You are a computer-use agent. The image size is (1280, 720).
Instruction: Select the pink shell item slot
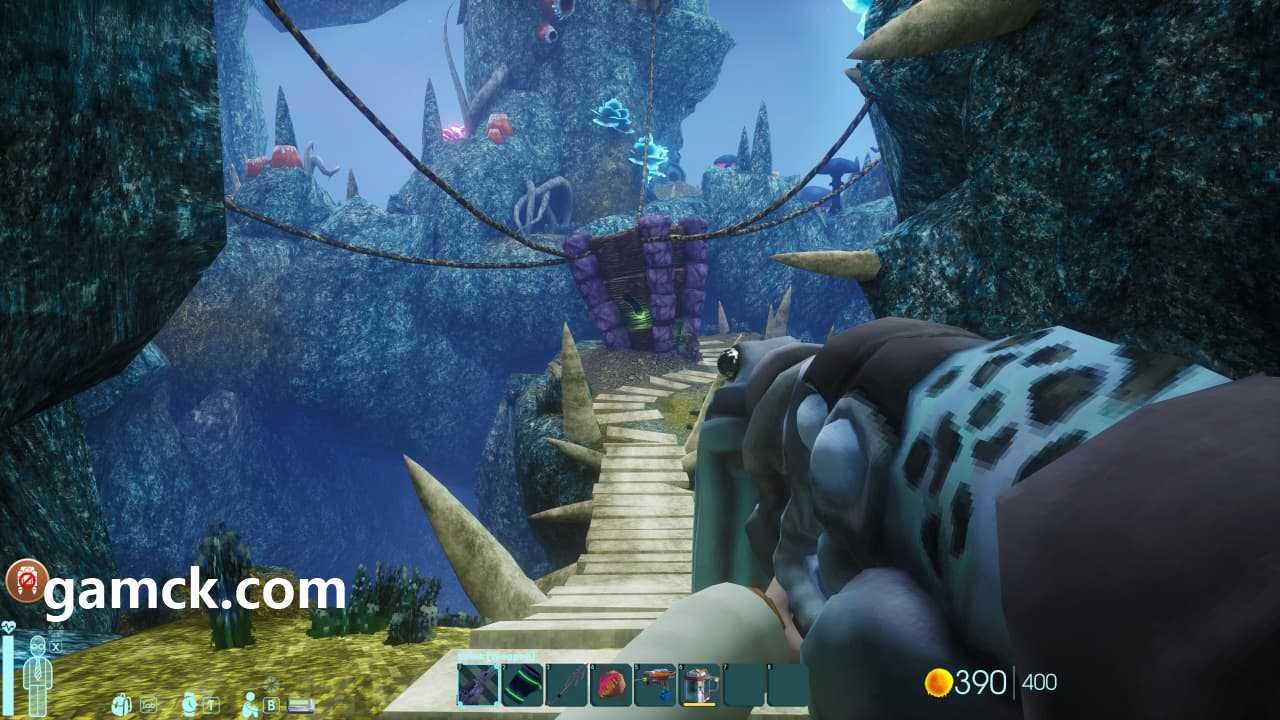click(x=610, y=685)
